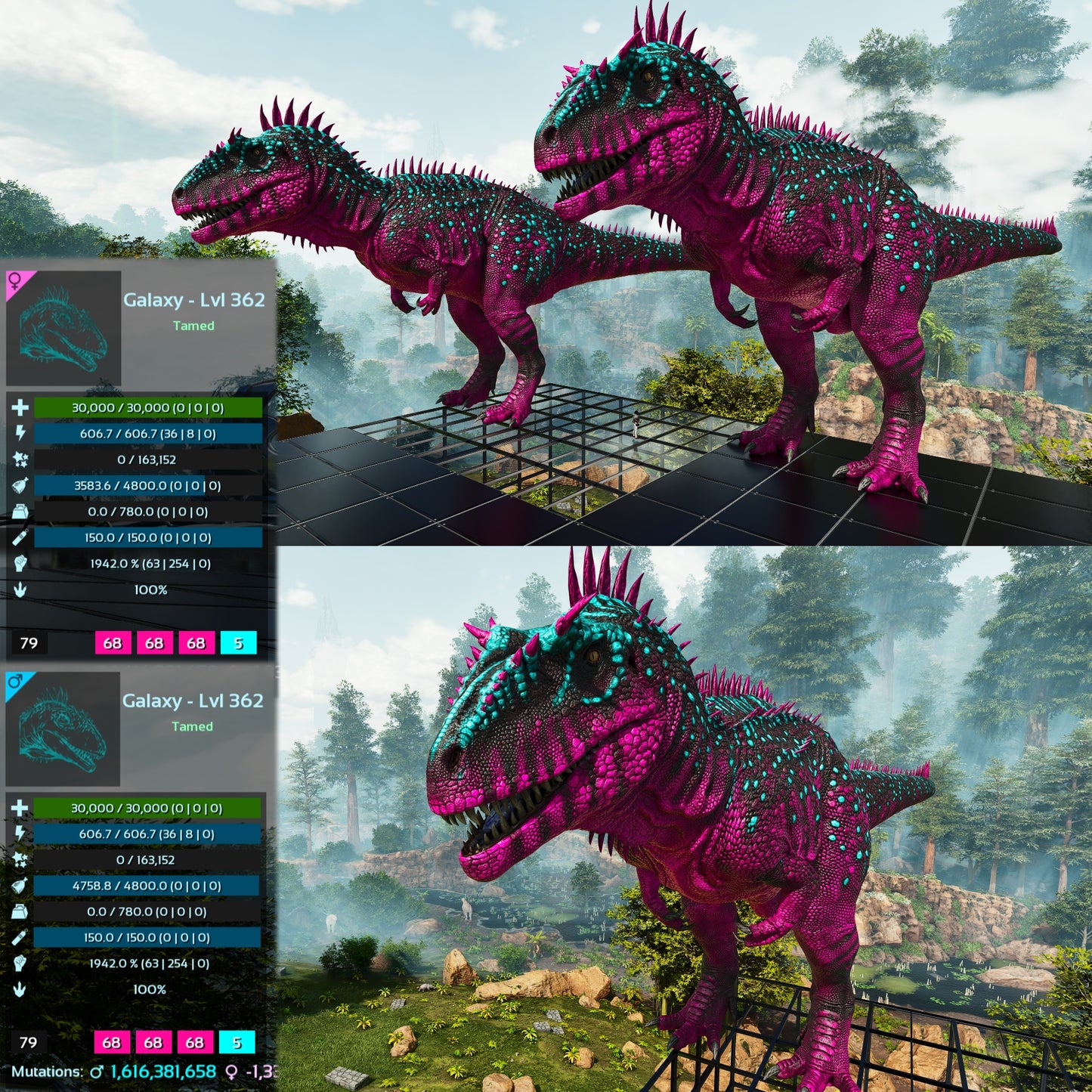
Task: Choose the female Galaxy's dark color swatch 79
Action: (x=29, y=643)
